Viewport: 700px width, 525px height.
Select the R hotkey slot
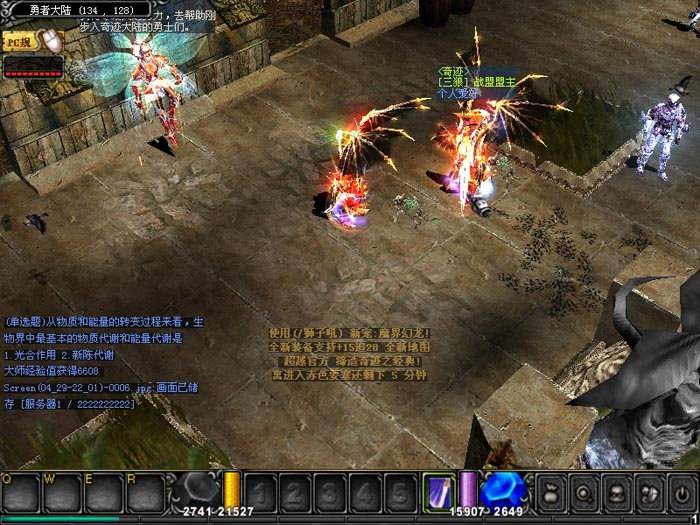[146, 492]
